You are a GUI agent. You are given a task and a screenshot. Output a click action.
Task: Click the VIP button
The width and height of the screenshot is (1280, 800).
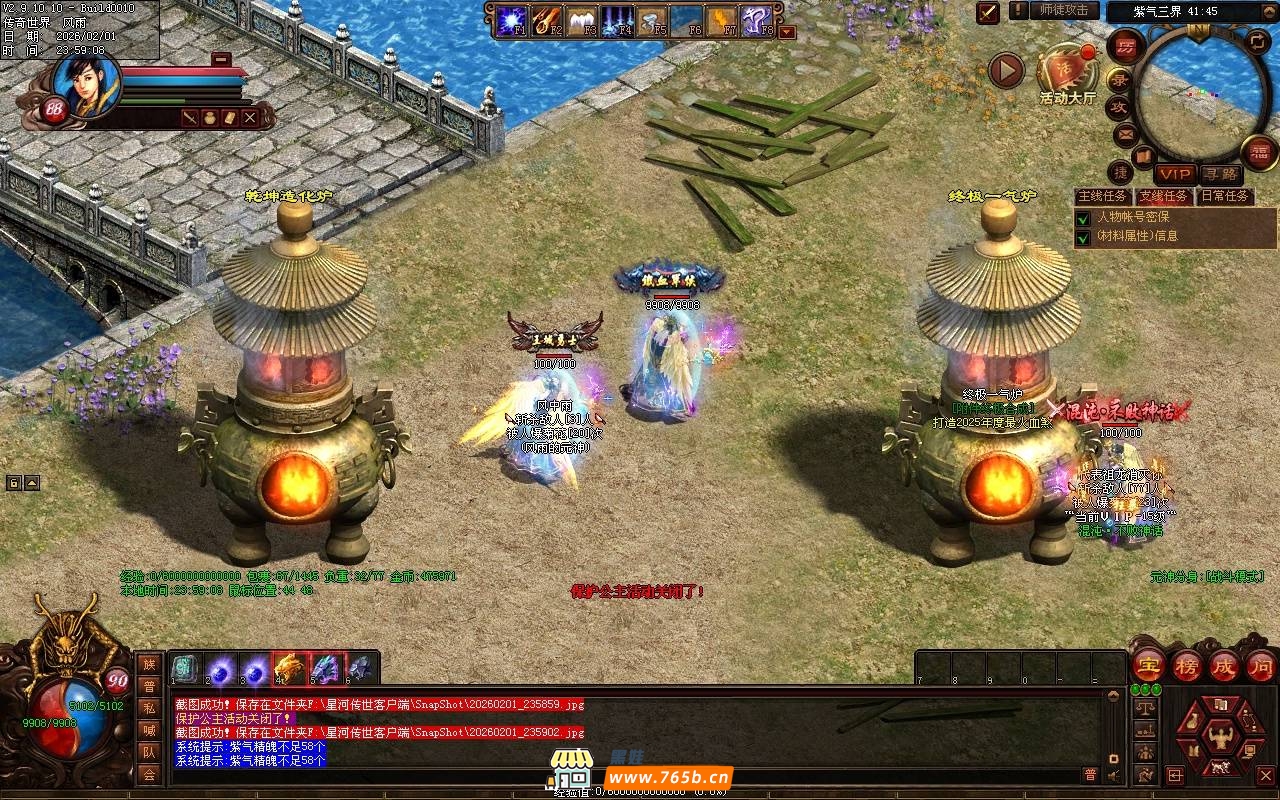(1176, 174)
